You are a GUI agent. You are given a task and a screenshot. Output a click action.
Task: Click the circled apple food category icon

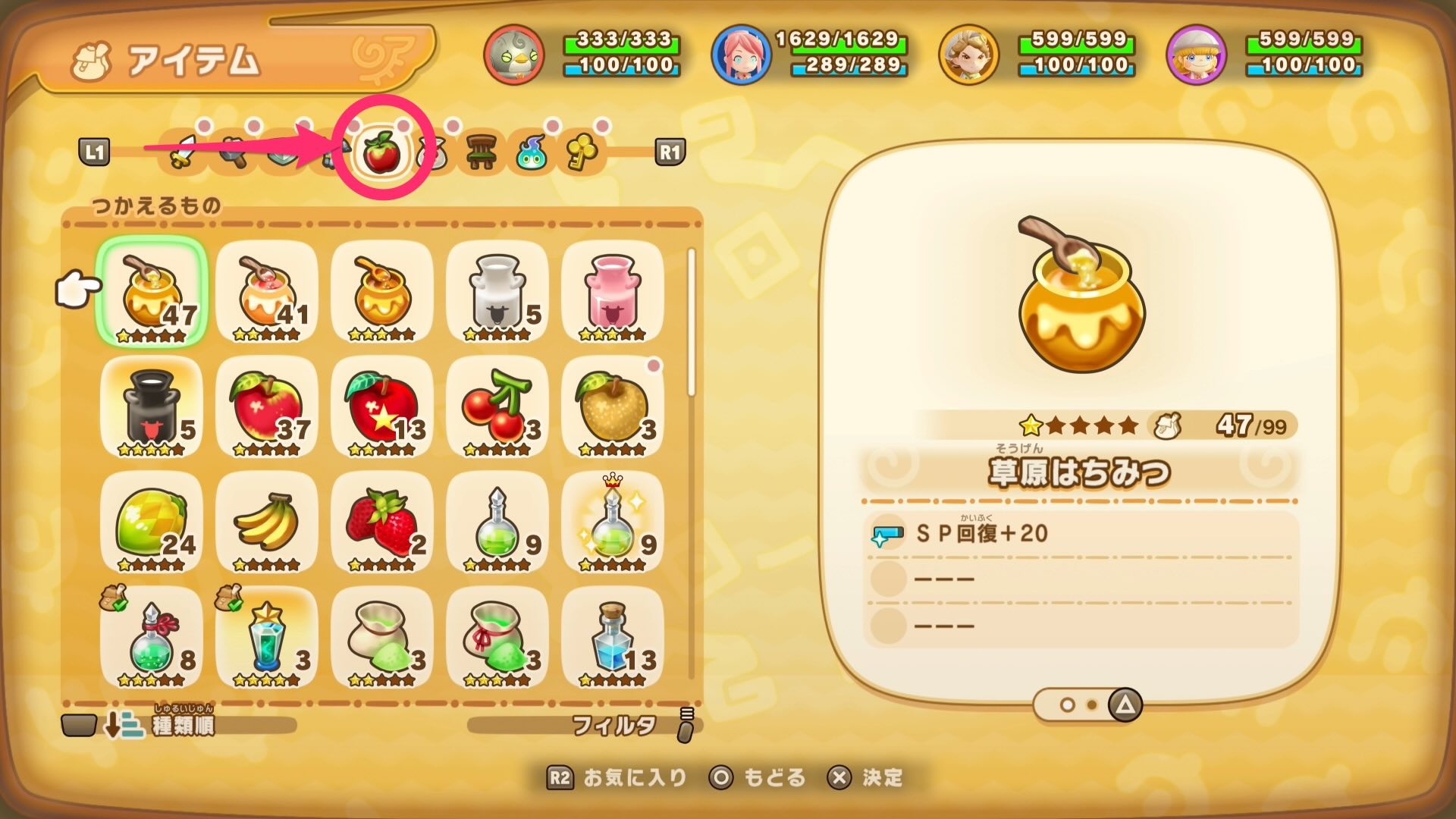[381, 155]
